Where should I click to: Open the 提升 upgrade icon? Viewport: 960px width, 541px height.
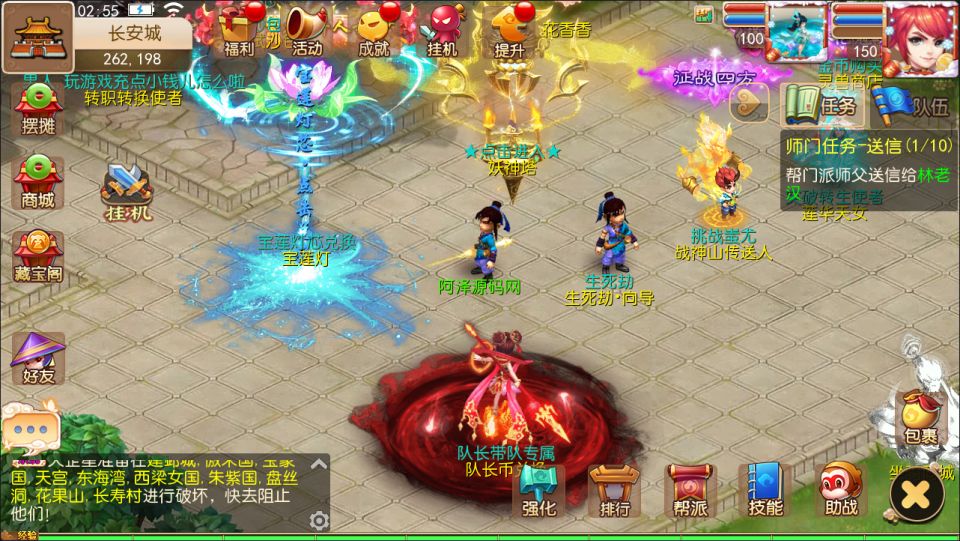pos(511,28)
